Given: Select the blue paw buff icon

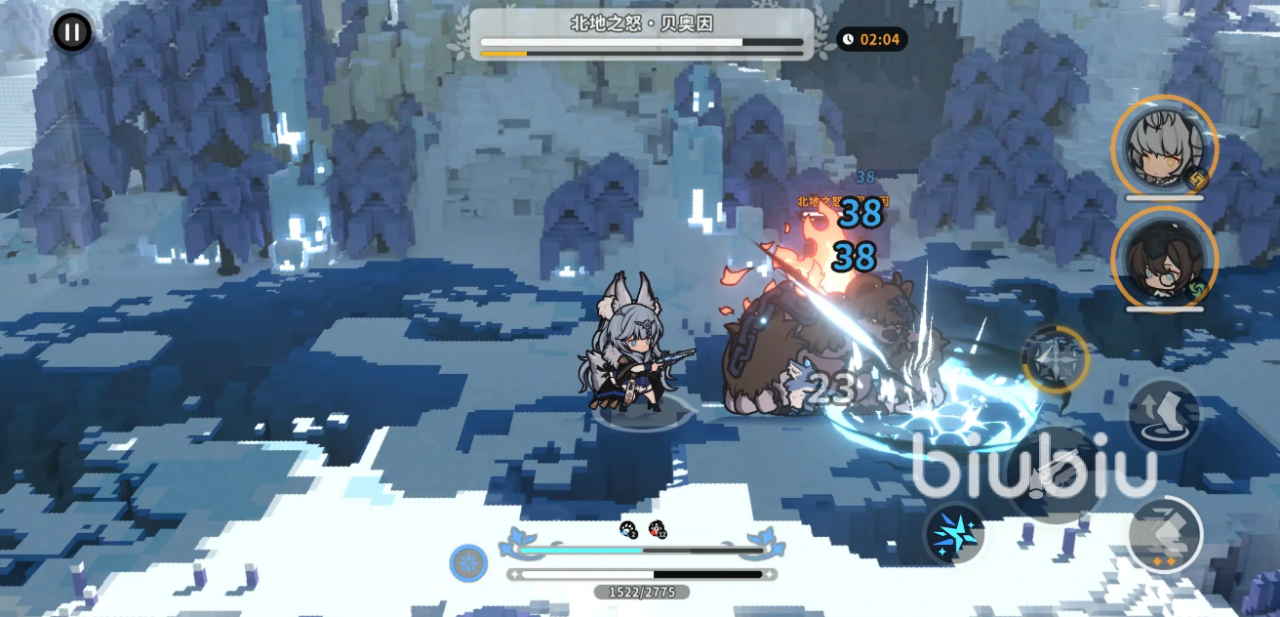Looking at the screenshot, I should coord(629,529).
